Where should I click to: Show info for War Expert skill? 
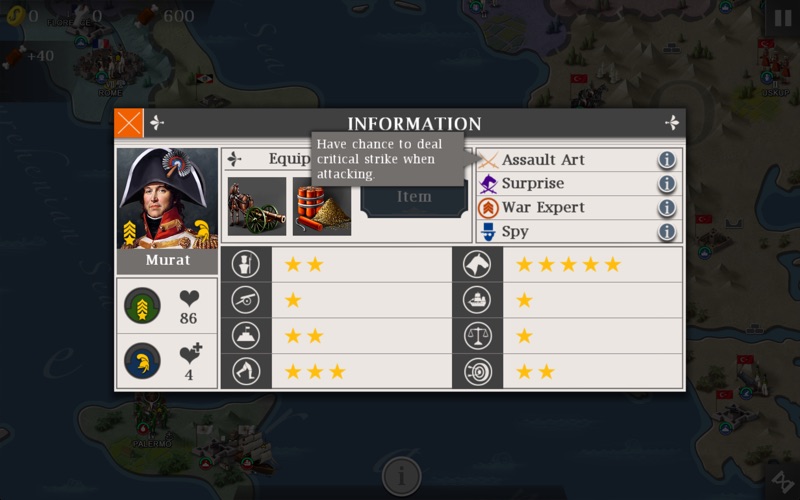click(x=667, y=208)
